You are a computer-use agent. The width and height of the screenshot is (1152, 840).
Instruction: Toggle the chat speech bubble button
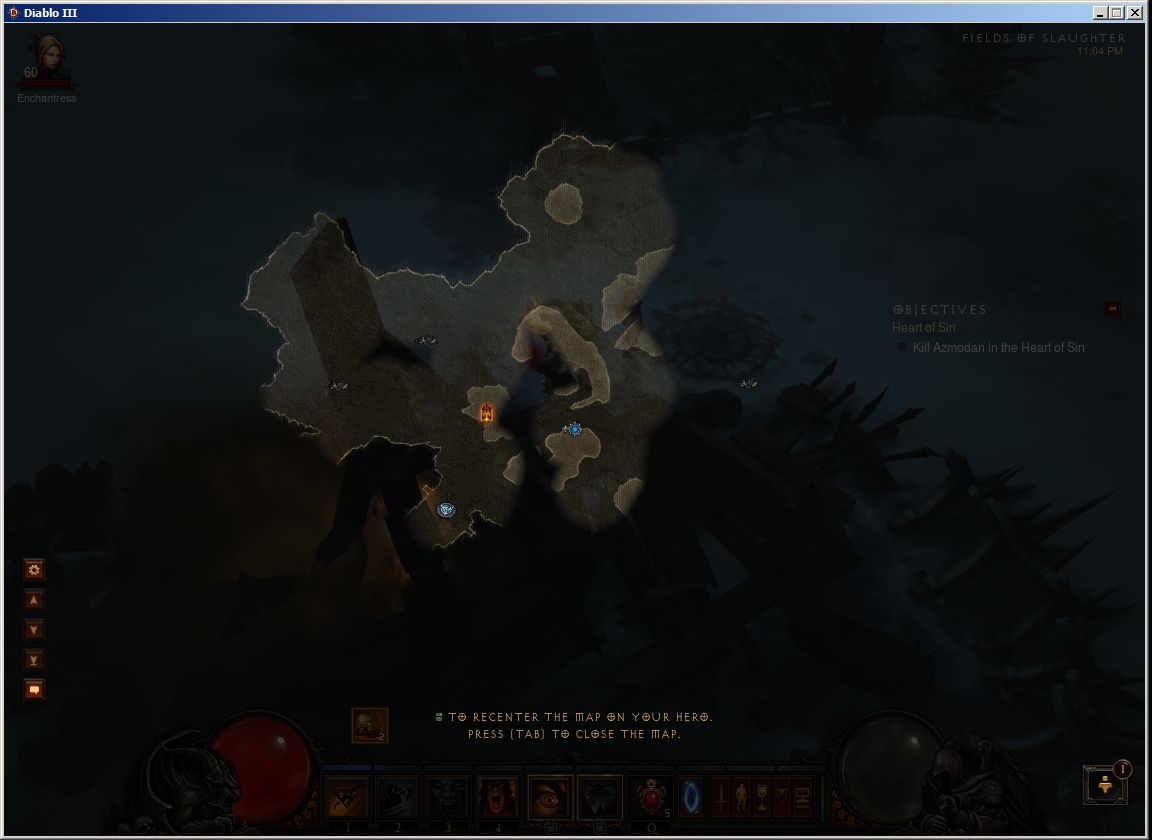(x=34, y=690)
